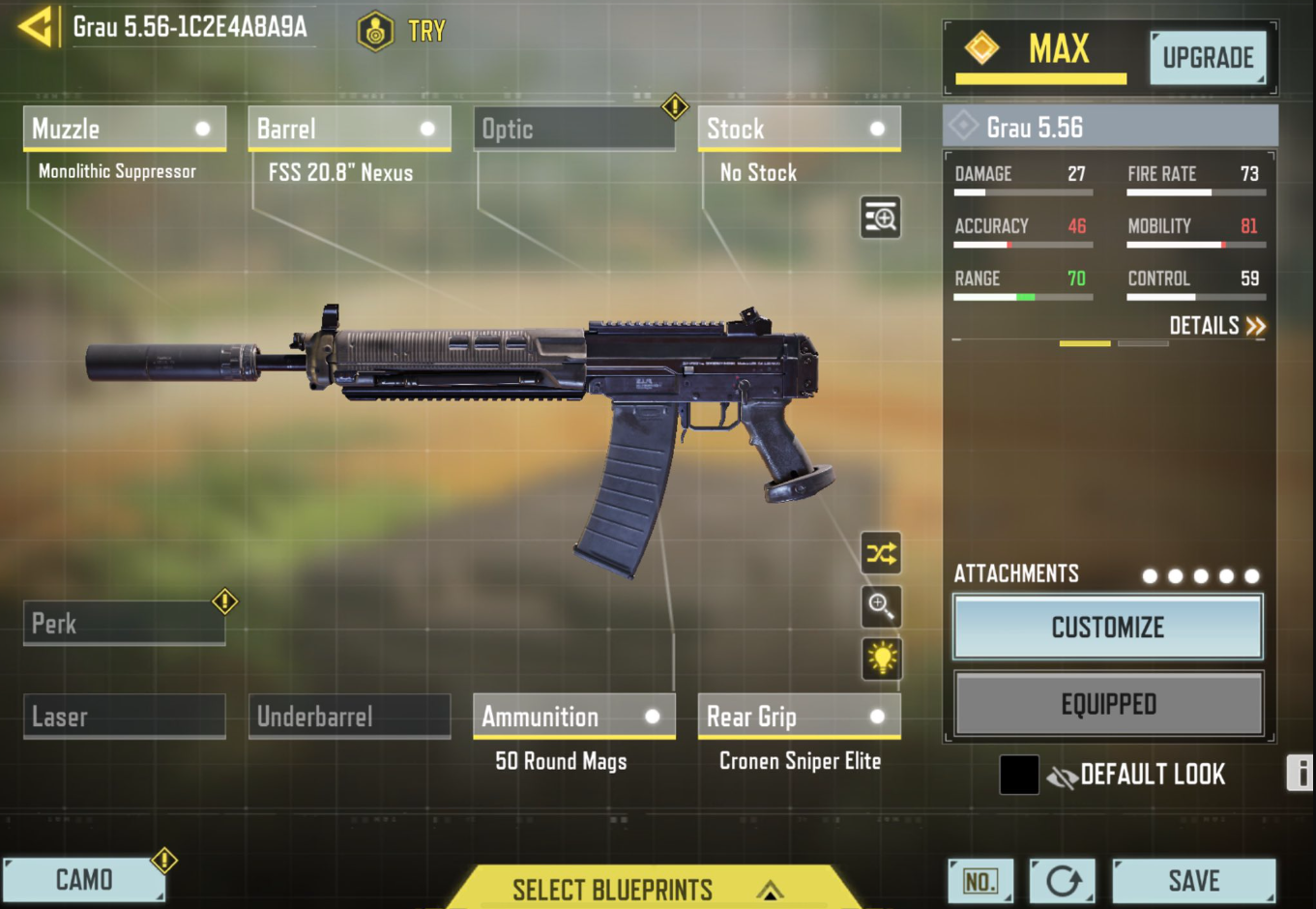
Task: Randomize attachments with the shuffle icon
Action: click(x=881, y=553)
